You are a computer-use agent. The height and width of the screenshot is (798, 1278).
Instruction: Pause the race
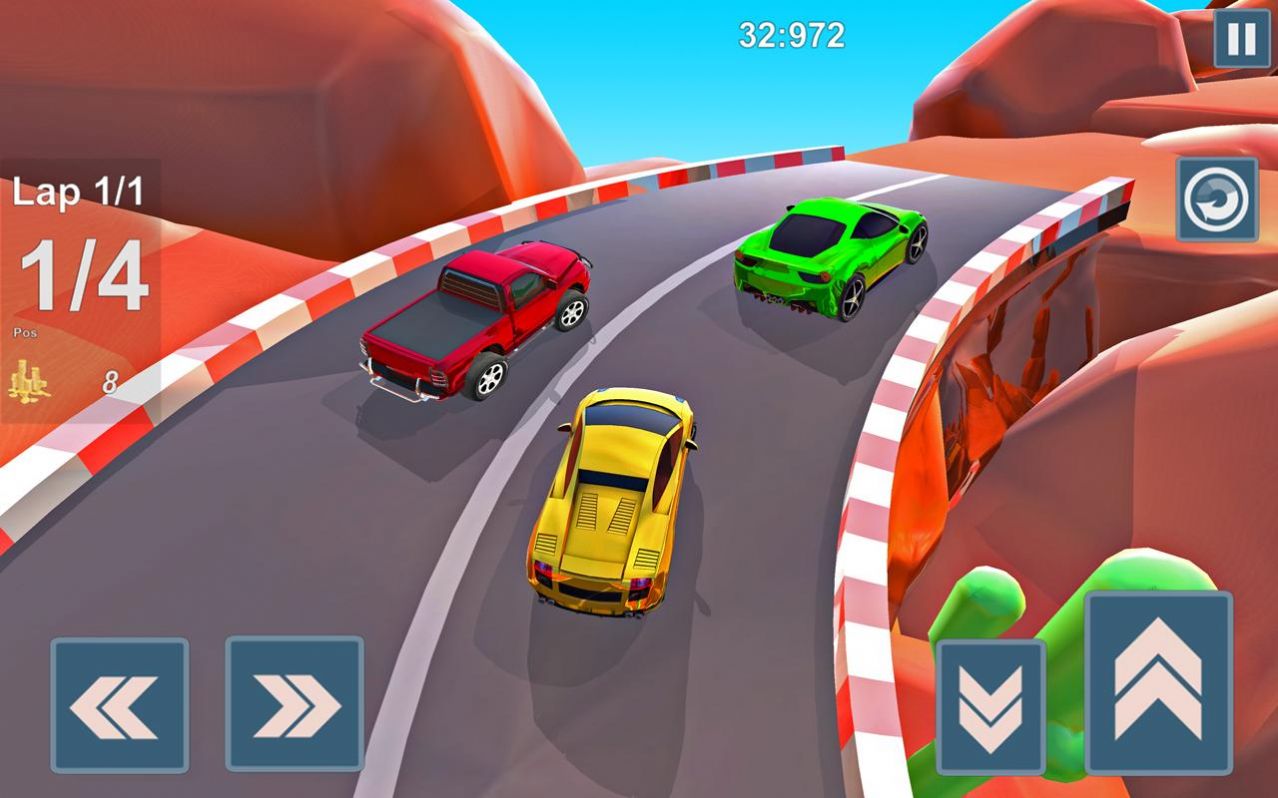click(x=1242, y=39)
